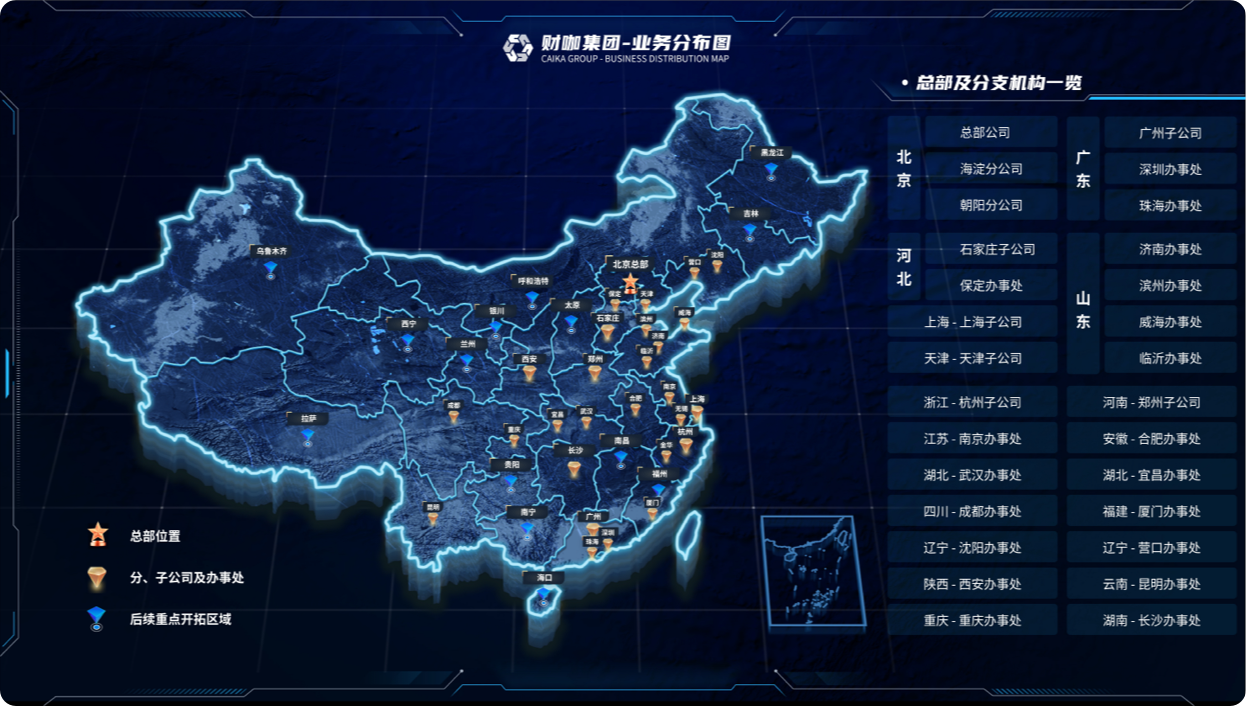
Task: Select the 临沂办事处 entry
Action: [x=1170, y=358]
